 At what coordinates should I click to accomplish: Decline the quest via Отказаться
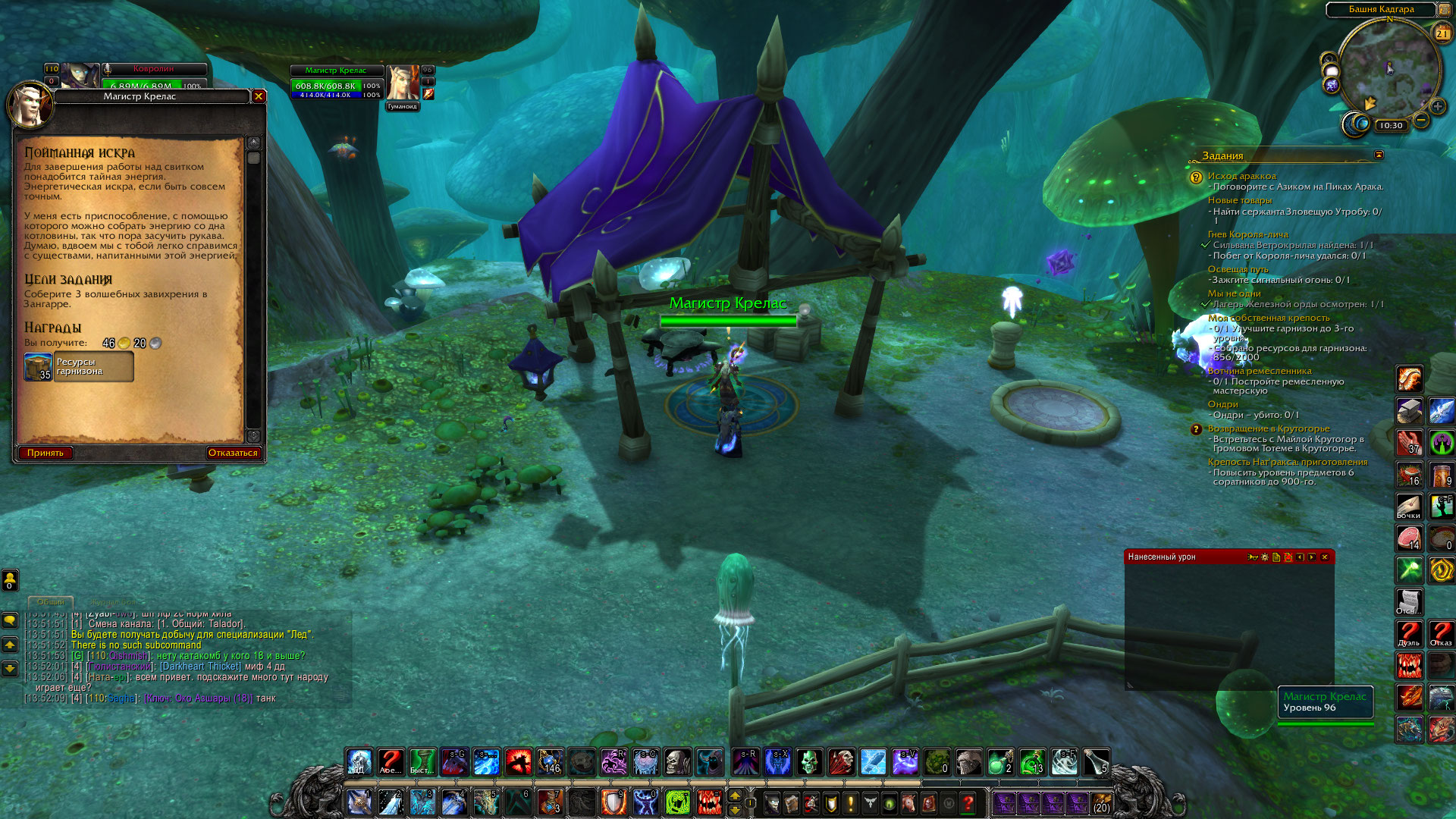coord(233,453)
